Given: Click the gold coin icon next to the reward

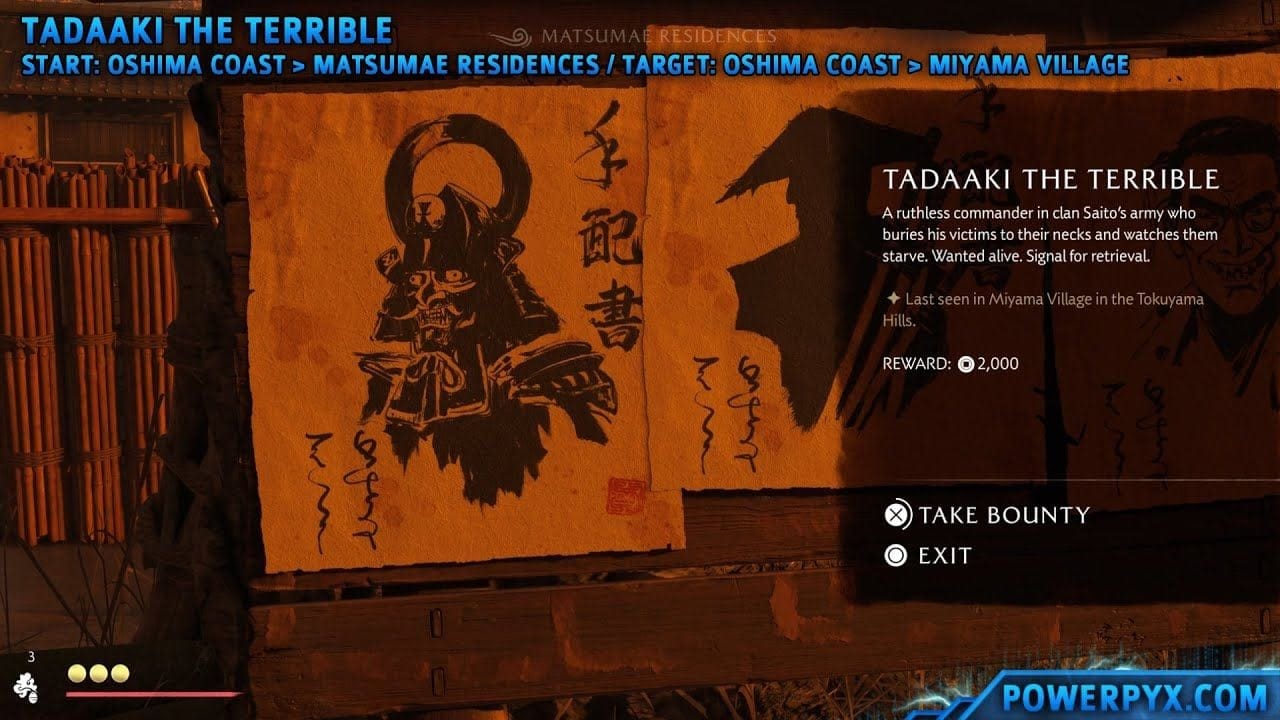Looking at the screenshot, I should point(964,364).
